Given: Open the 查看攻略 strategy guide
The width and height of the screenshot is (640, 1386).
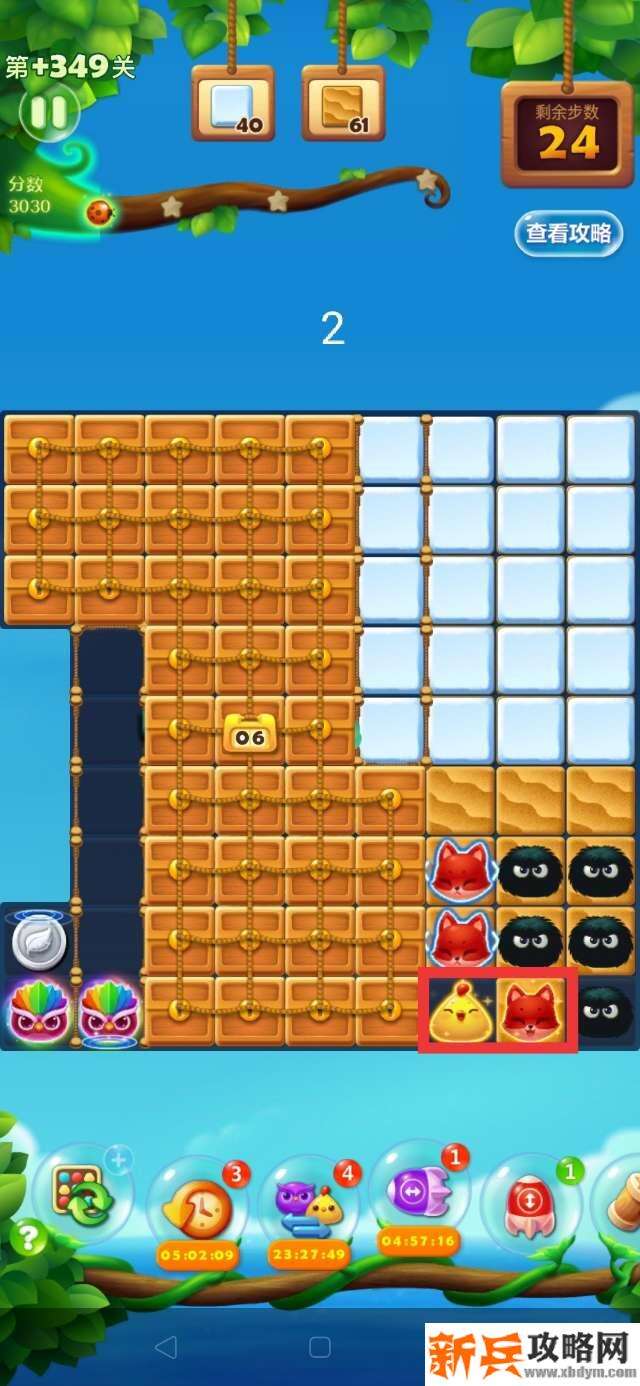Looking at the screenshot, I should click(568, 234).
